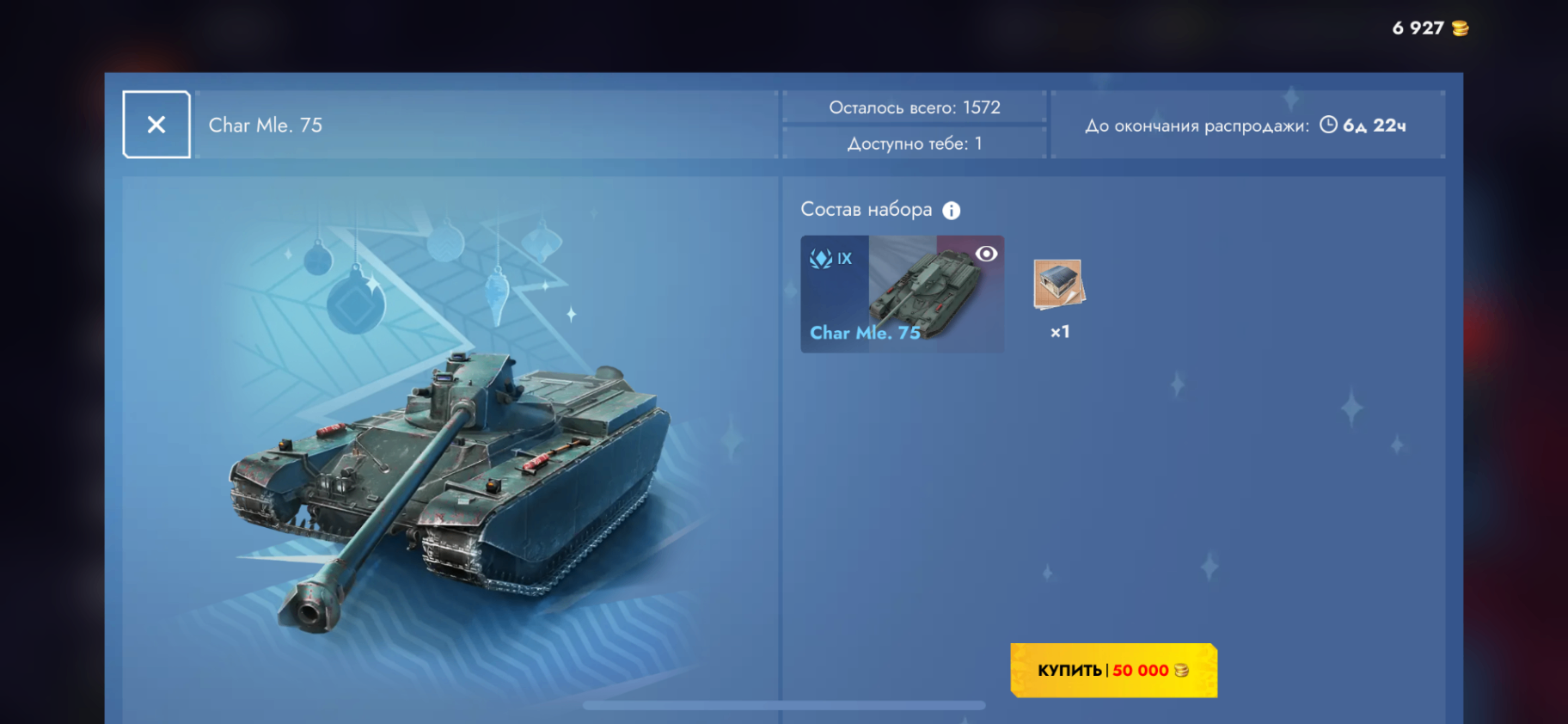Screen dimensions: 1568x724
Task: Open gold balance at 6 927
Action: 1430,28
